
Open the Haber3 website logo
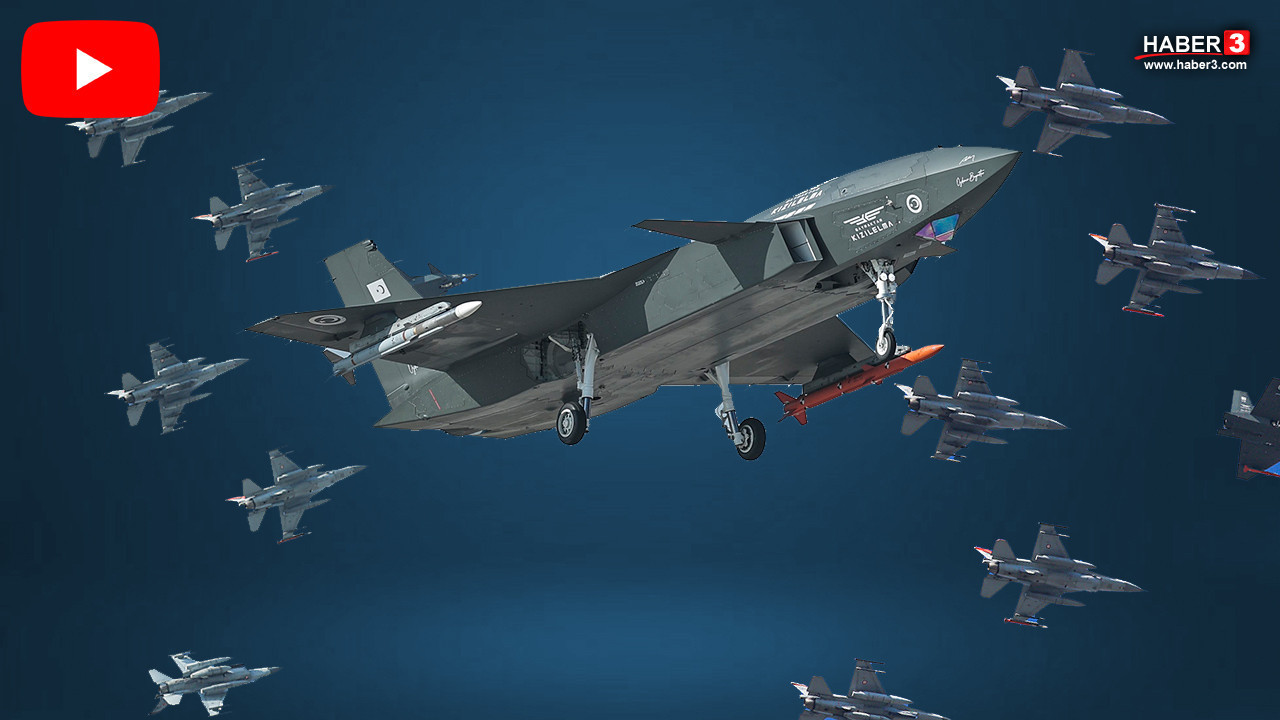[1195, 50]
